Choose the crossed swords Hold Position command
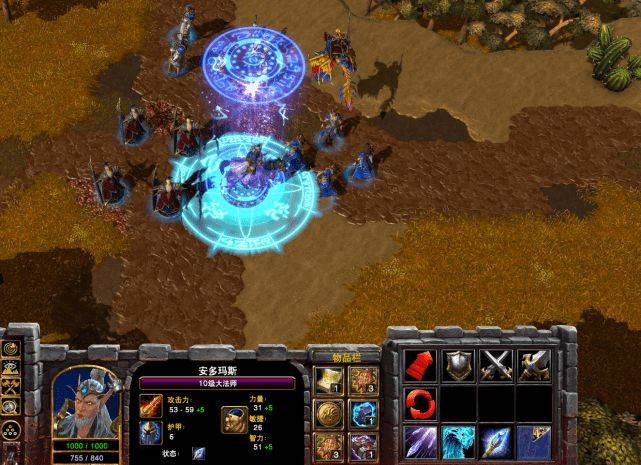 point(495,365)
